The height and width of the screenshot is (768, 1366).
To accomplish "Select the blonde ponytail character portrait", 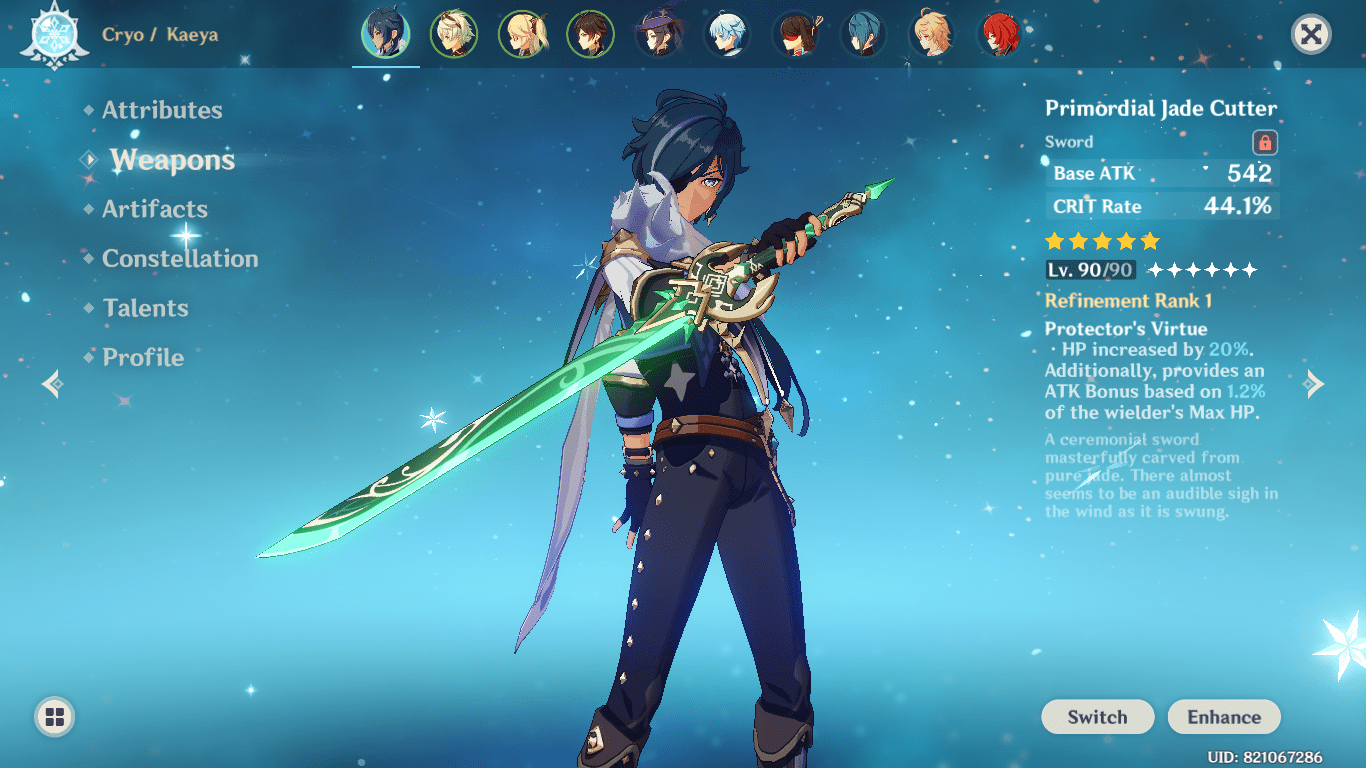I will point(522,35).
